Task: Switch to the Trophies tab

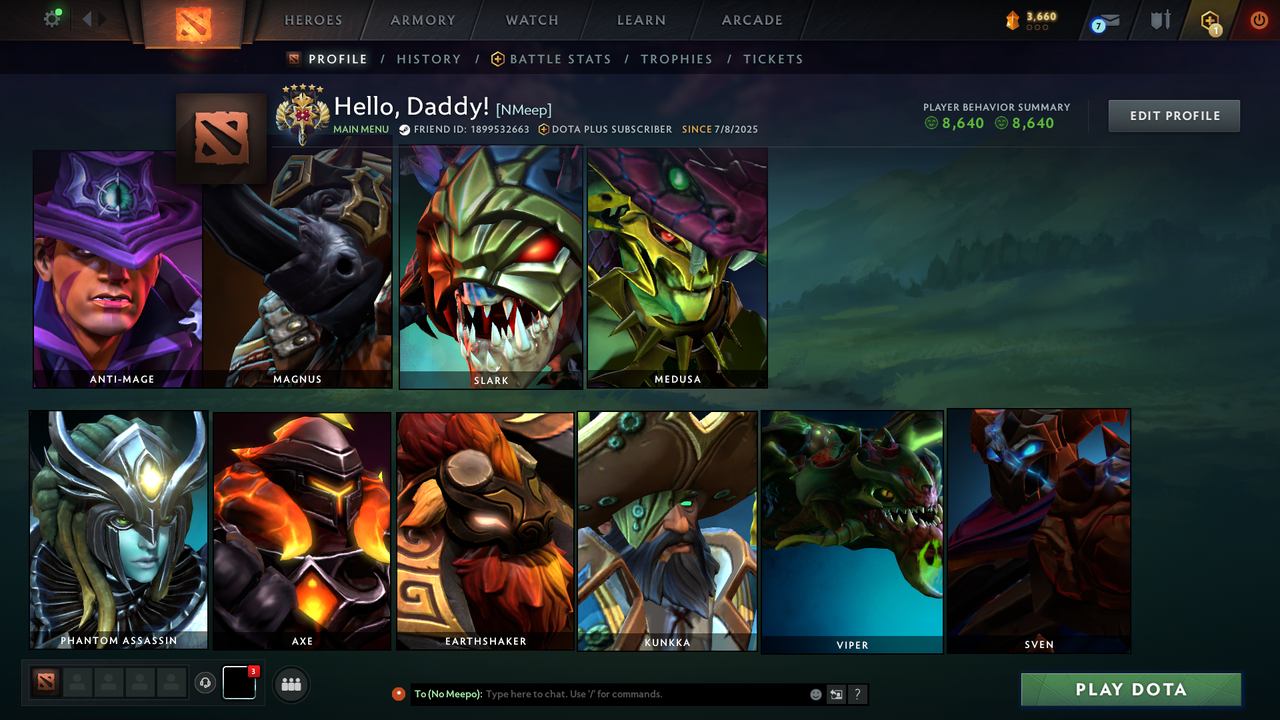Action: [676, 59]
